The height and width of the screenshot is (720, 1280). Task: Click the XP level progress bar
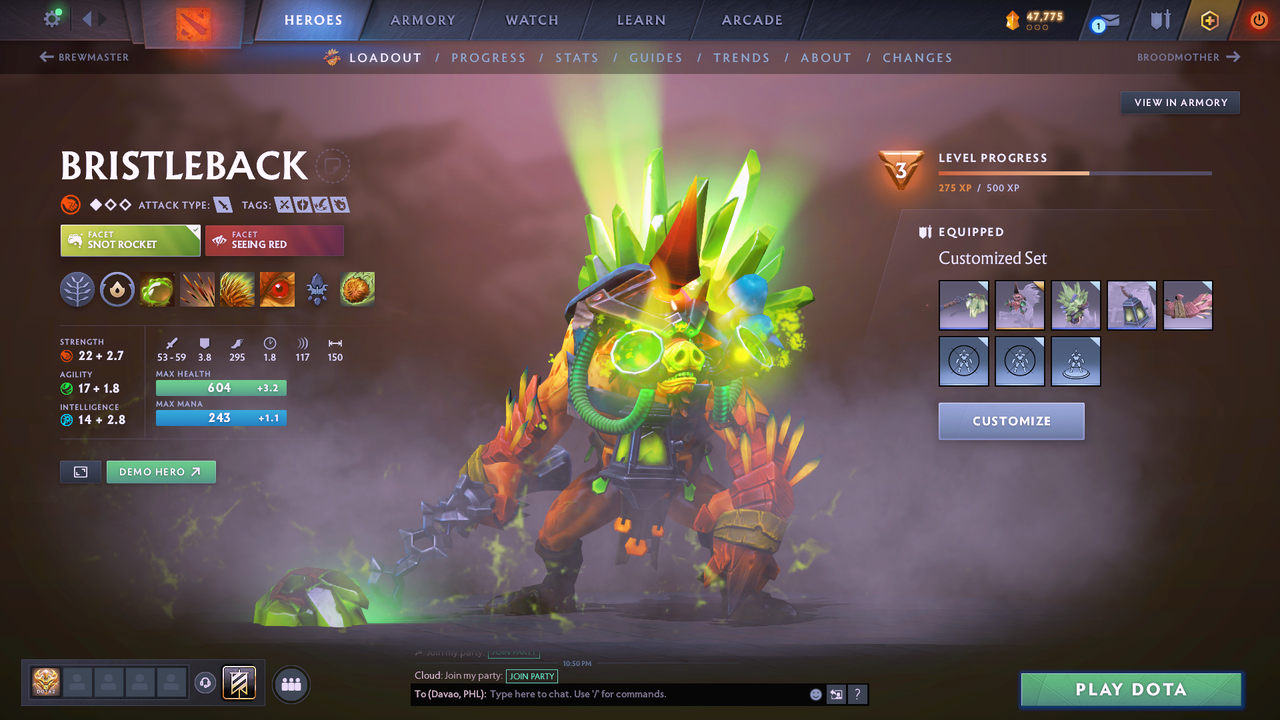click(x=1075, y=172)
